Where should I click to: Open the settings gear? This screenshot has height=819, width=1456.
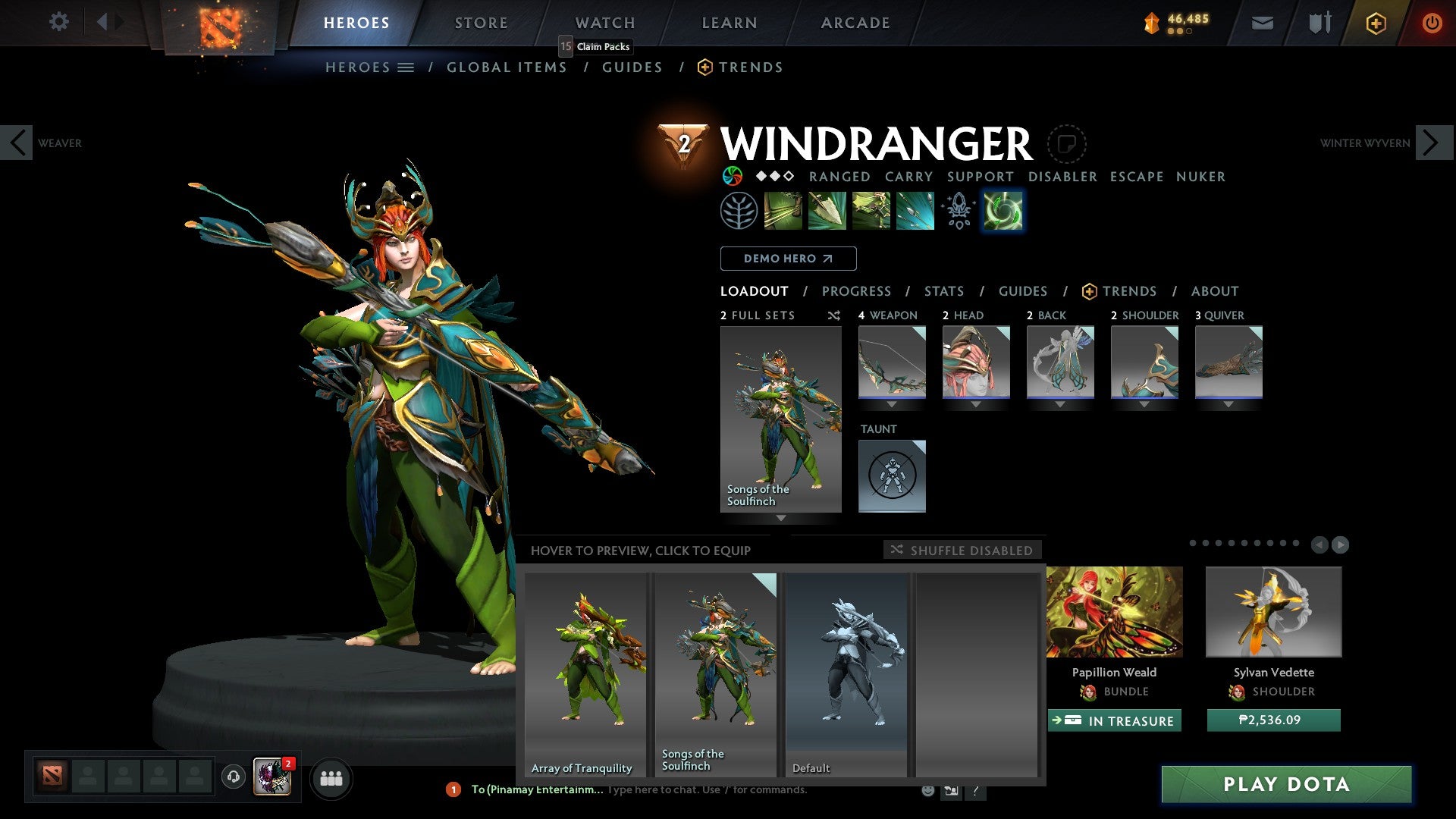click(59, 22)
